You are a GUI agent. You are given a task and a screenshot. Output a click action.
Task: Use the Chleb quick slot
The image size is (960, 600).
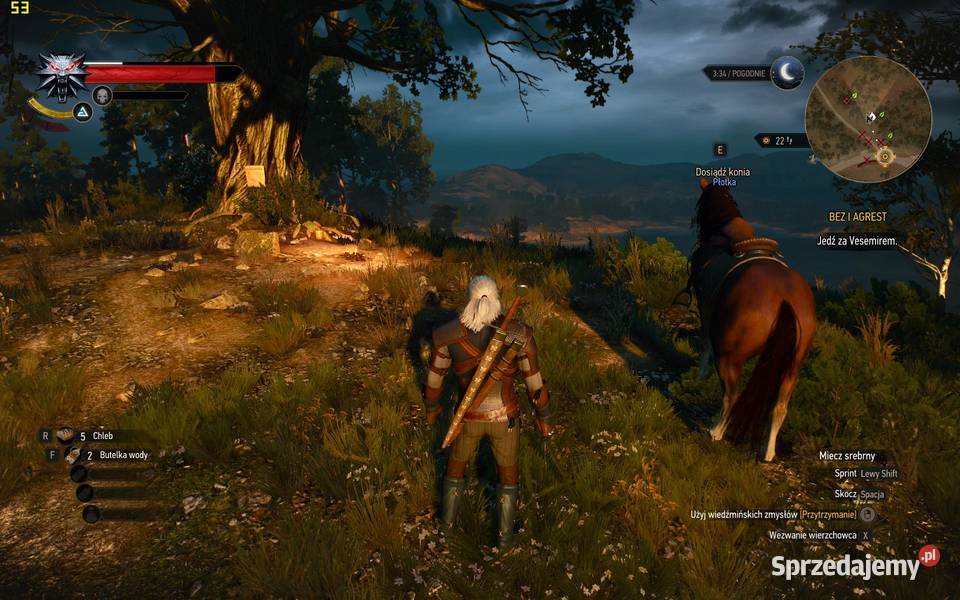(67, 435)
